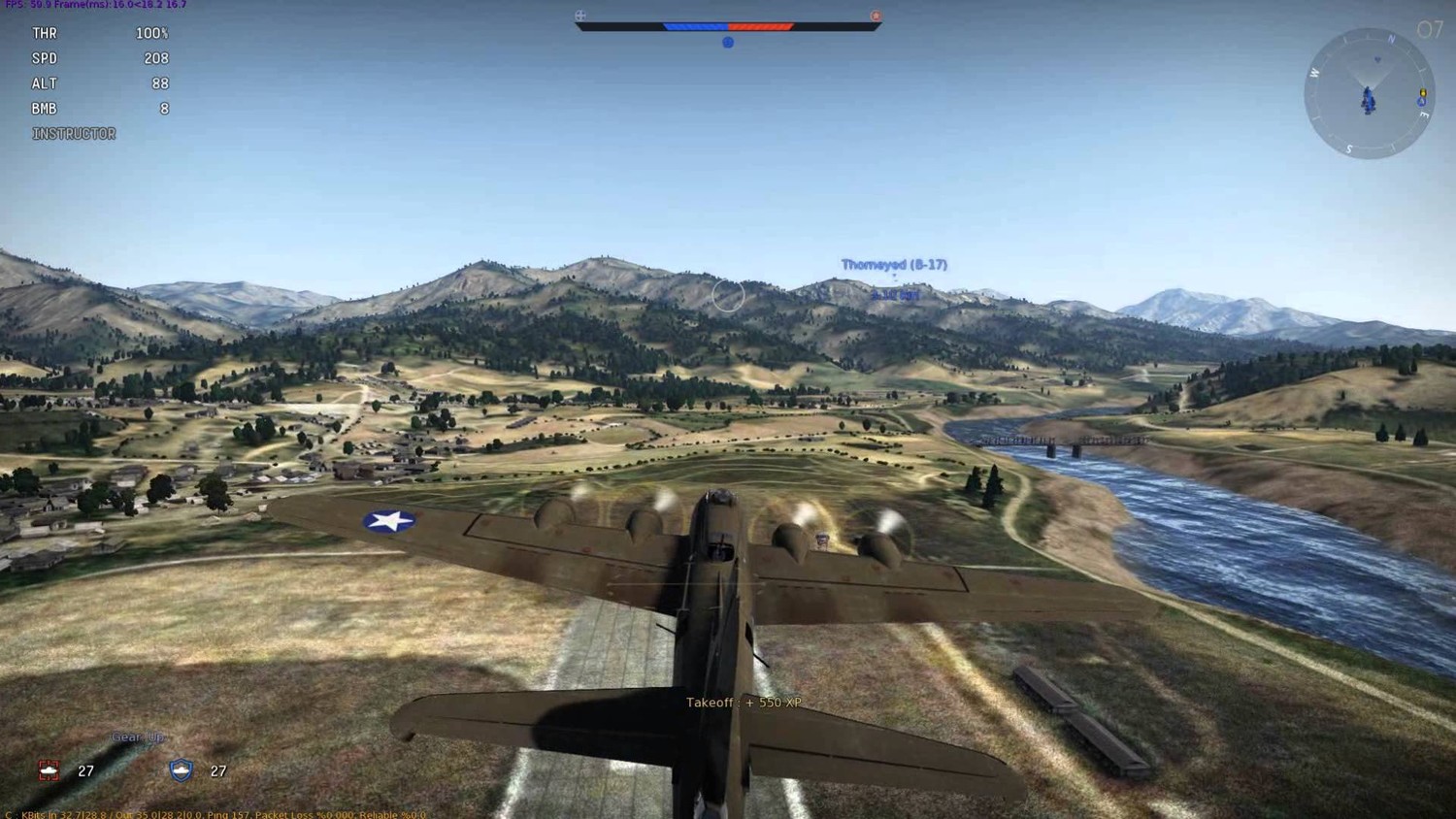Click the red enemy ground targets icon

(x=49, y=770)
